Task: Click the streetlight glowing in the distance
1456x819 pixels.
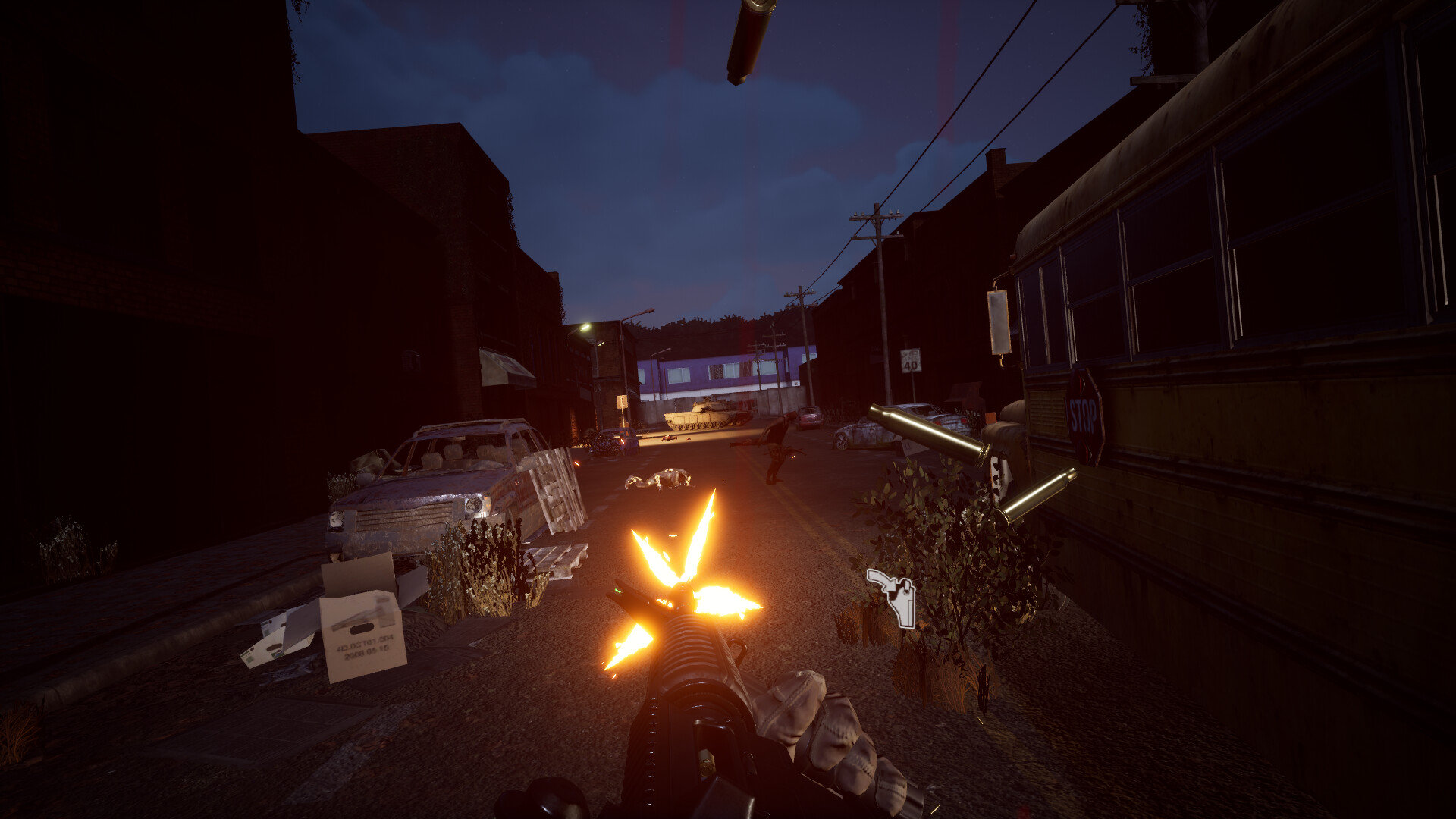Action: point(588,326)
